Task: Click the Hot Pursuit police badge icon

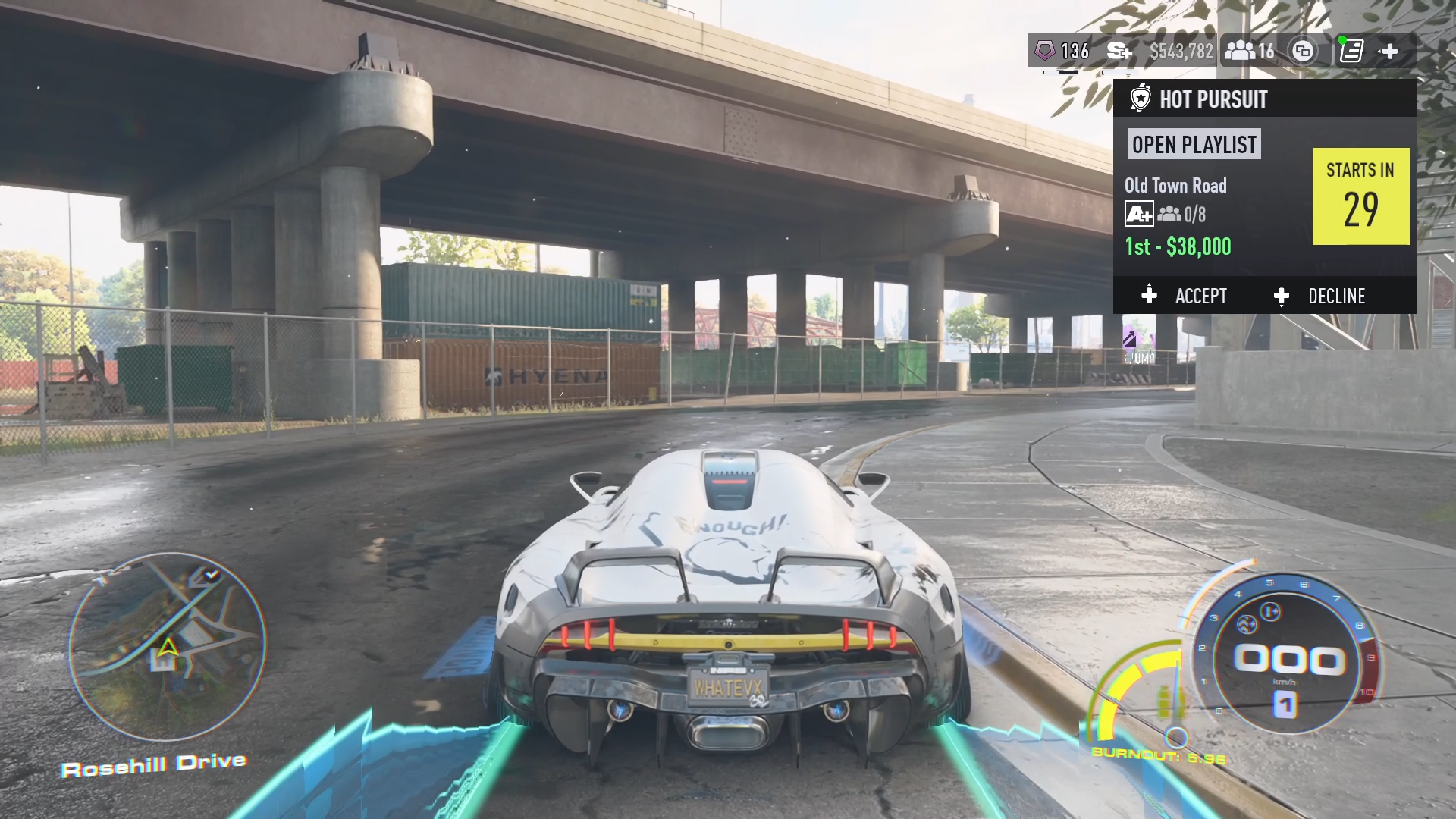Action: [x=1140, y=99]
